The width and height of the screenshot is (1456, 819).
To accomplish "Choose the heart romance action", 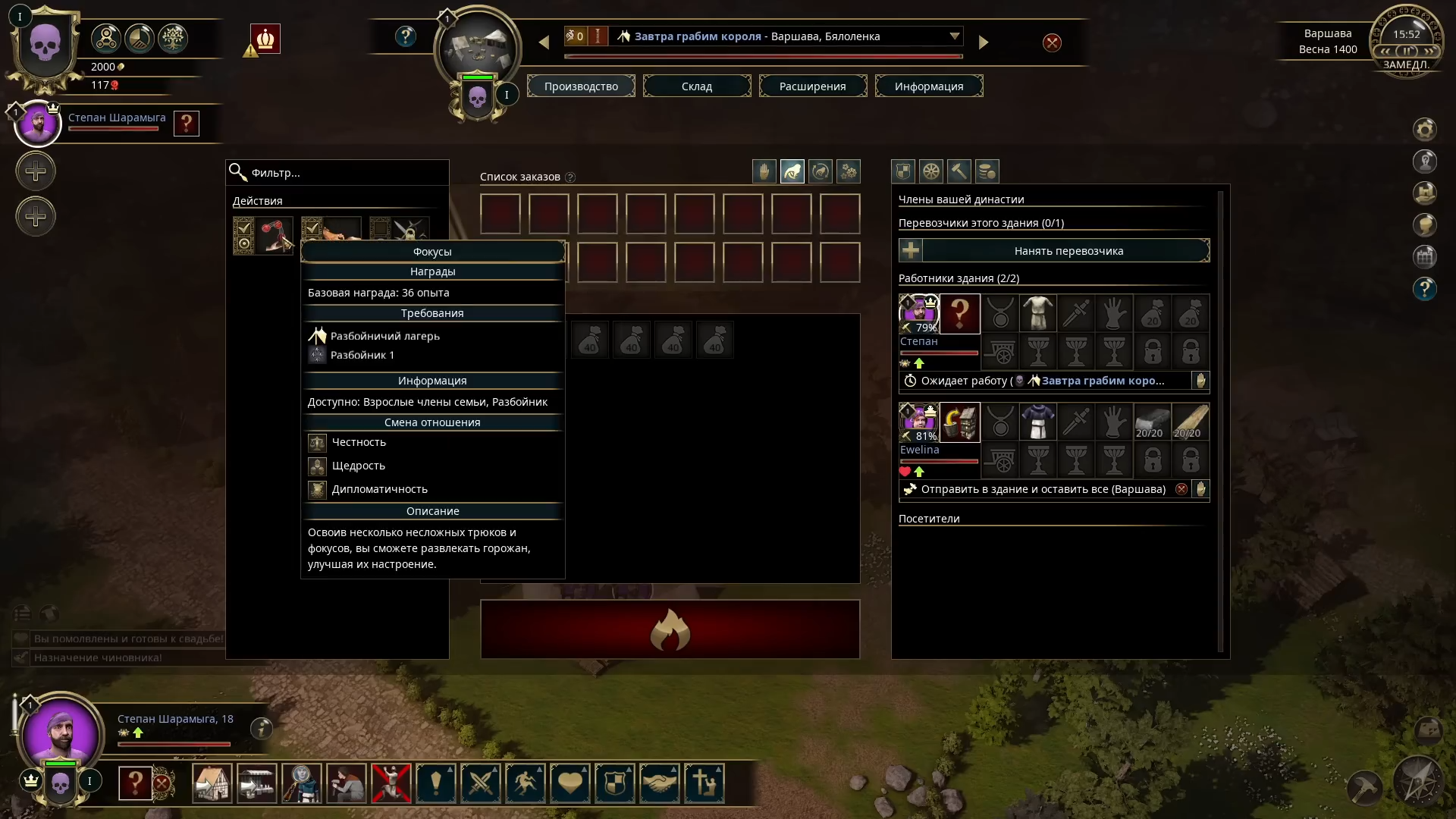I will [570, 783].
